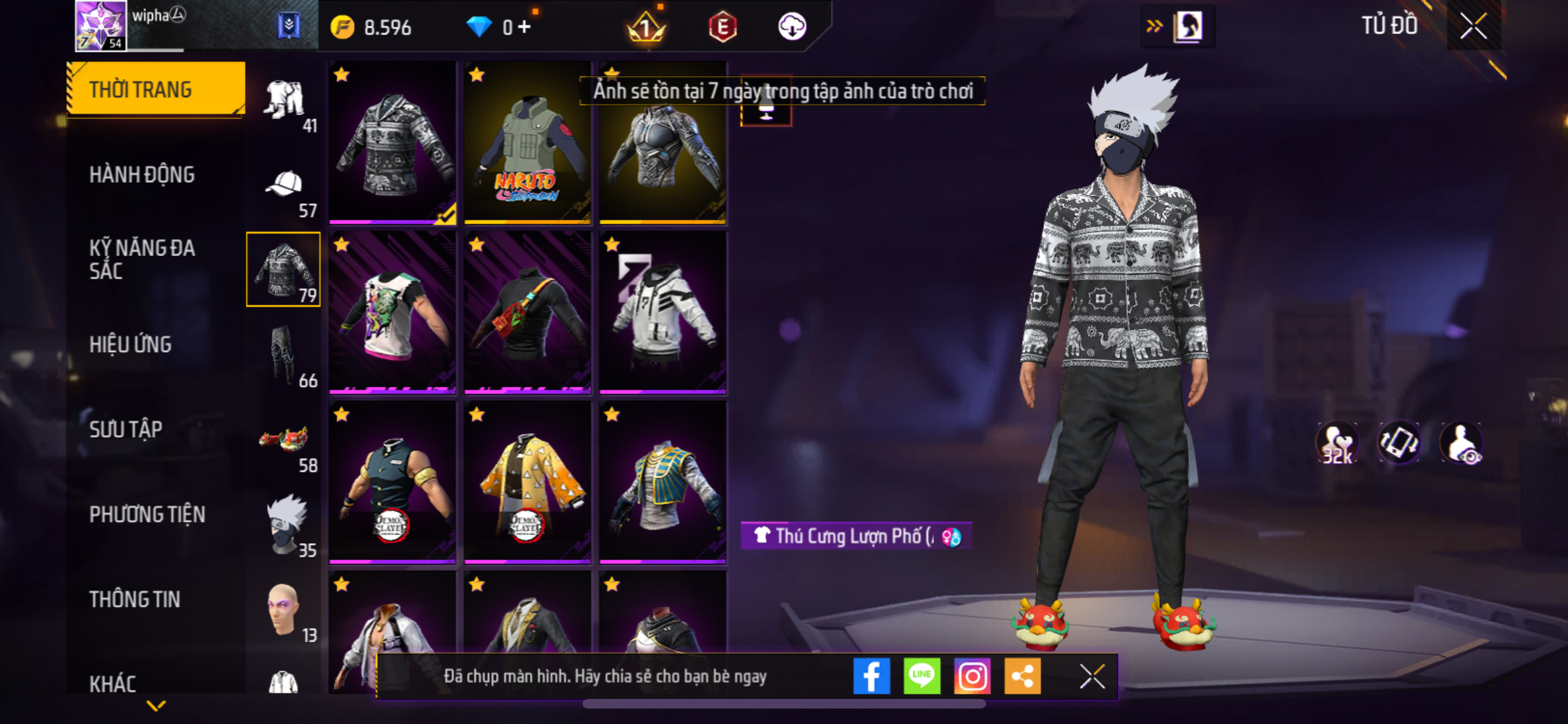The image size is (1568, 724).
Task: Choose the Naruto Shippuden vest top
Action: tap(527, 144)
